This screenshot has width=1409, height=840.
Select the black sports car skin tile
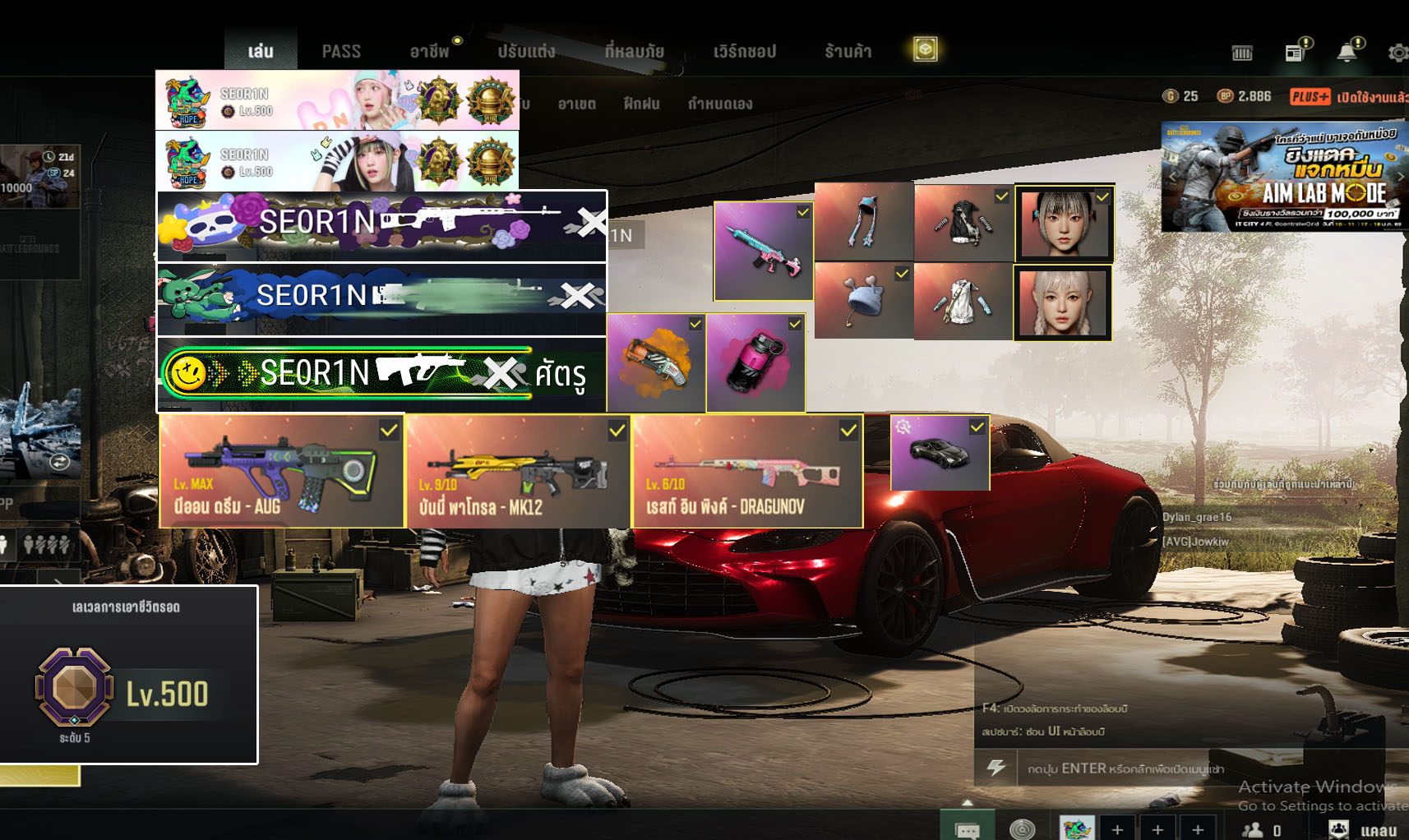click(940, 453)
